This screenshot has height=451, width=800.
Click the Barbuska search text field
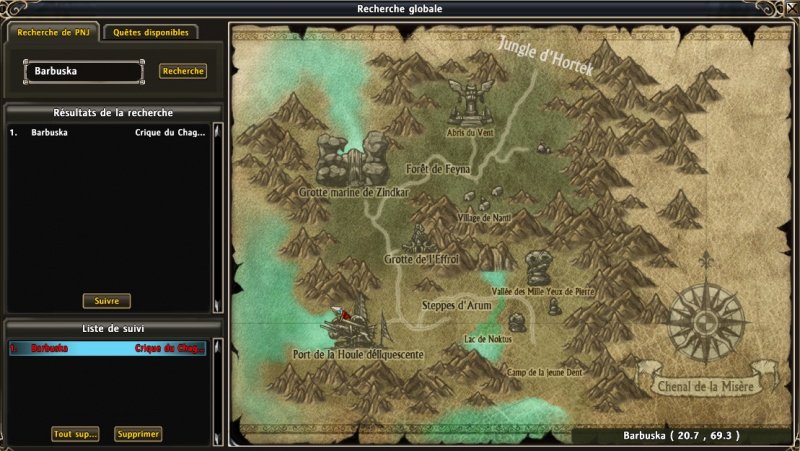click(x=84, y=72)
